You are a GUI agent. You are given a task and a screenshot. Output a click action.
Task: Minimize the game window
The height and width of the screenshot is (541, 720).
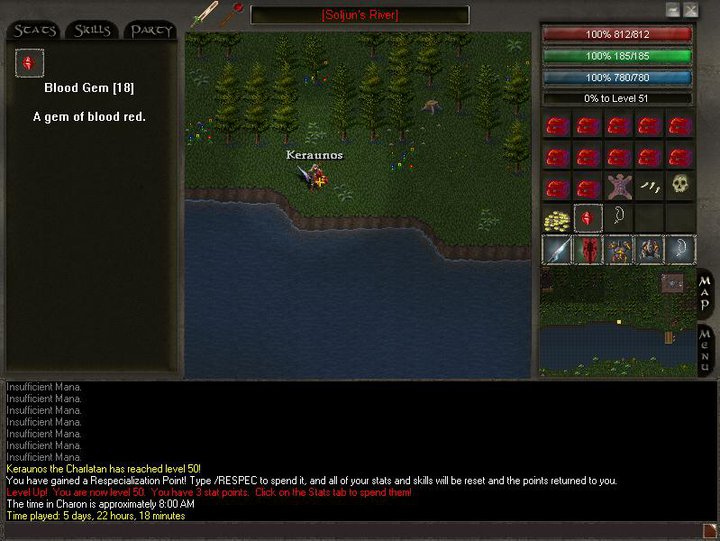(674, 9)
